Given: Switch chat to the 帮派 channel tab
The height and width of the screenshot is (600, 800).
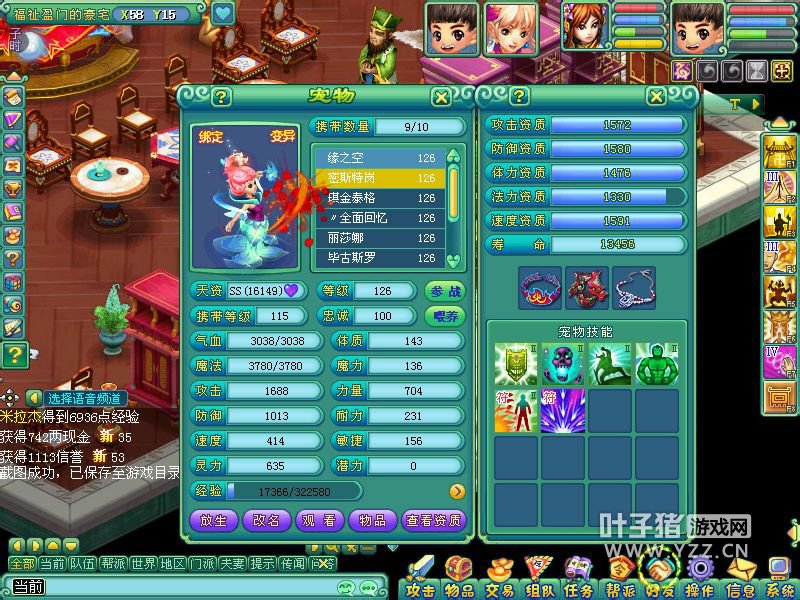Looking at the screenshot, I should pos(113,564).
